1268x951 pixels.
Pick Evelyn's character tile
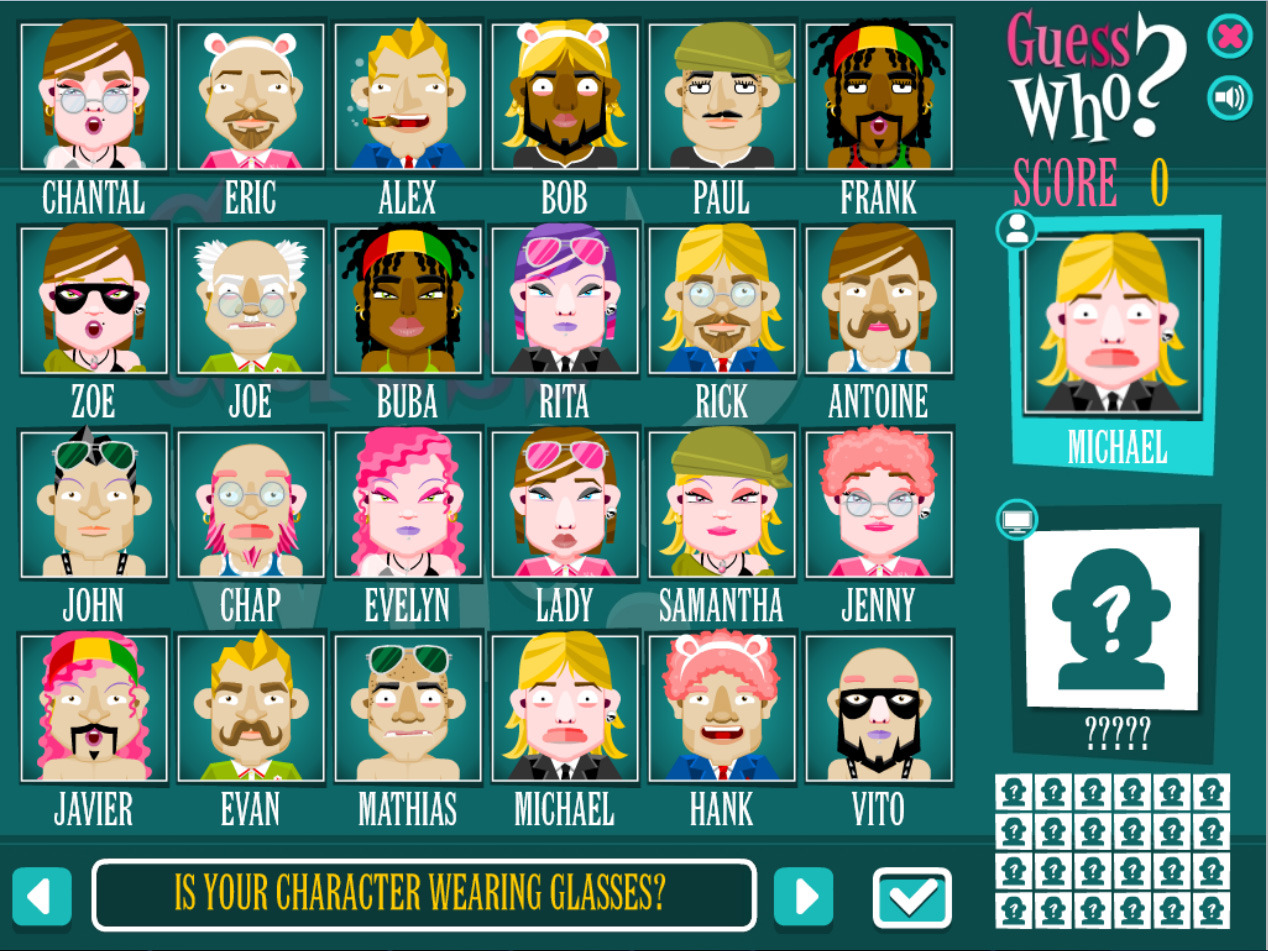click(x=408, y=506)
